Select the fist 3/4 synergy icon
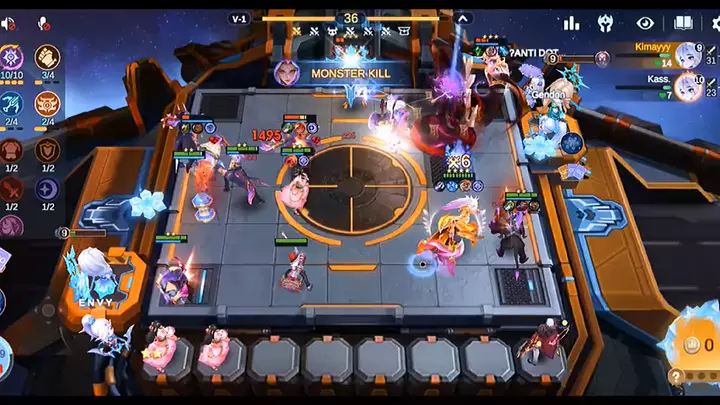This screenshot has height=405, width=720. point(47,58)
